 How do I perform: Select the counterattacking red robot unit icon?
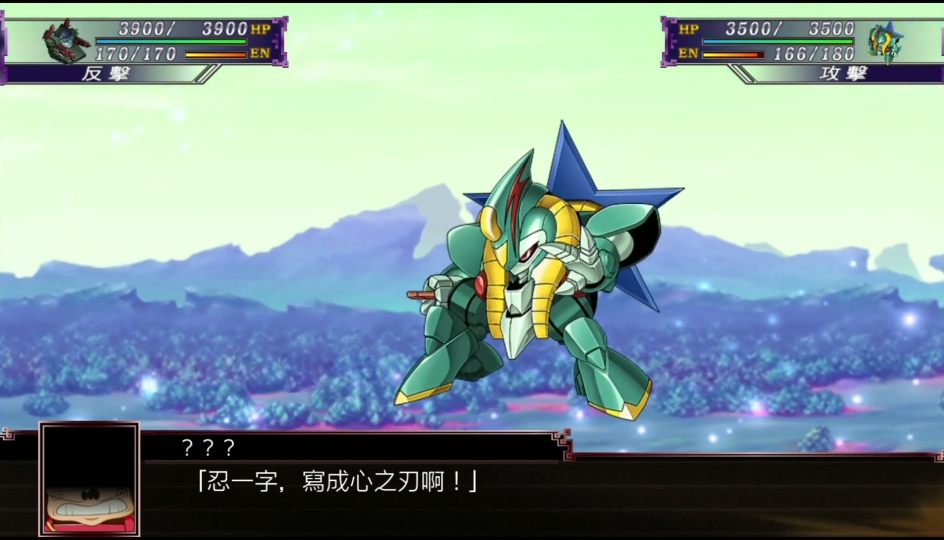[x=67, y=41]
